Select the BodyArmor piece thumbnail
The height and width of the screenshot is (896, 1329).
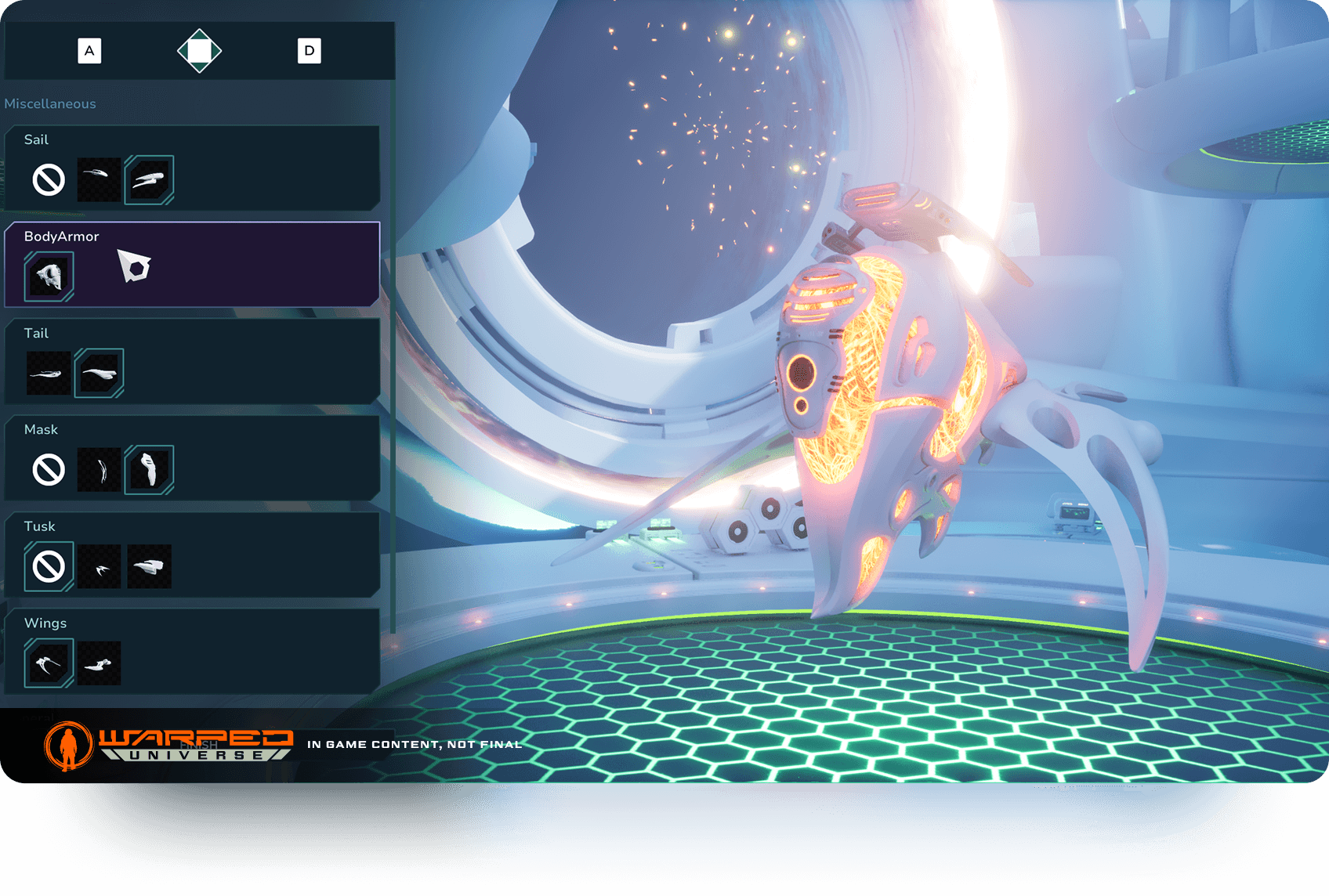click(x=49, y=276)
